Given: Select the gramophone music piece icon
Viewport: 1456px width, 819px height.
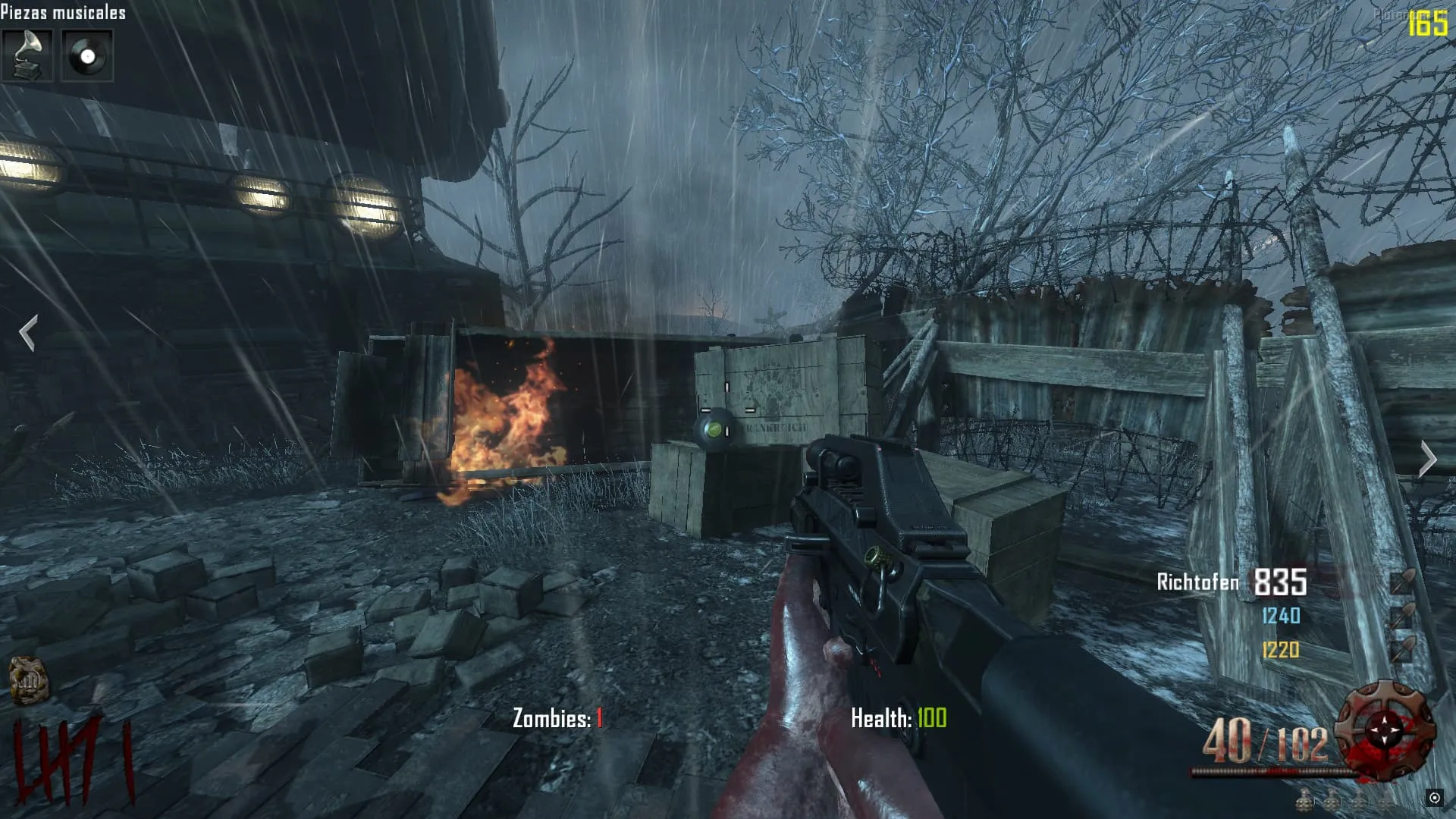Looking at the screenshot, I should point(27,55).
